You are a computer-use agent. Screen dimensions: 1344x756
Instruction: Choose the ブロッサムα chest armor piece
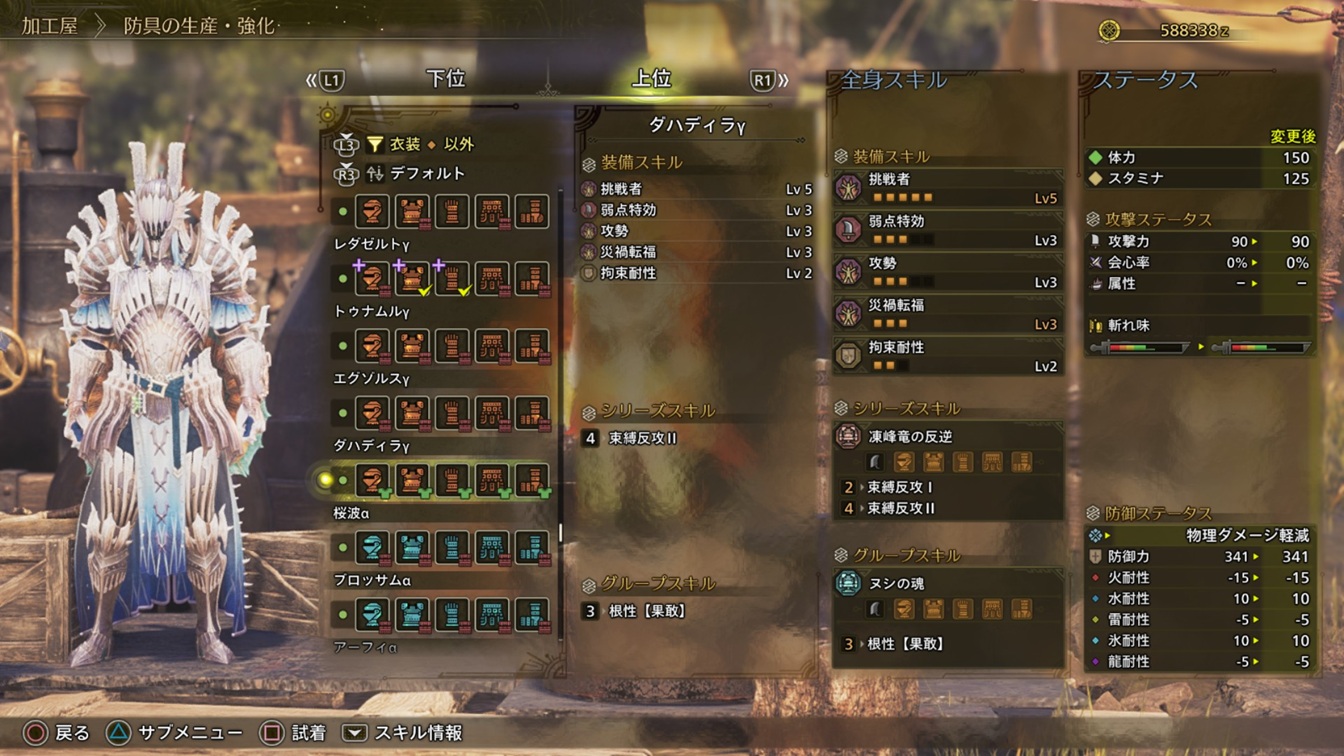[412, 614]
